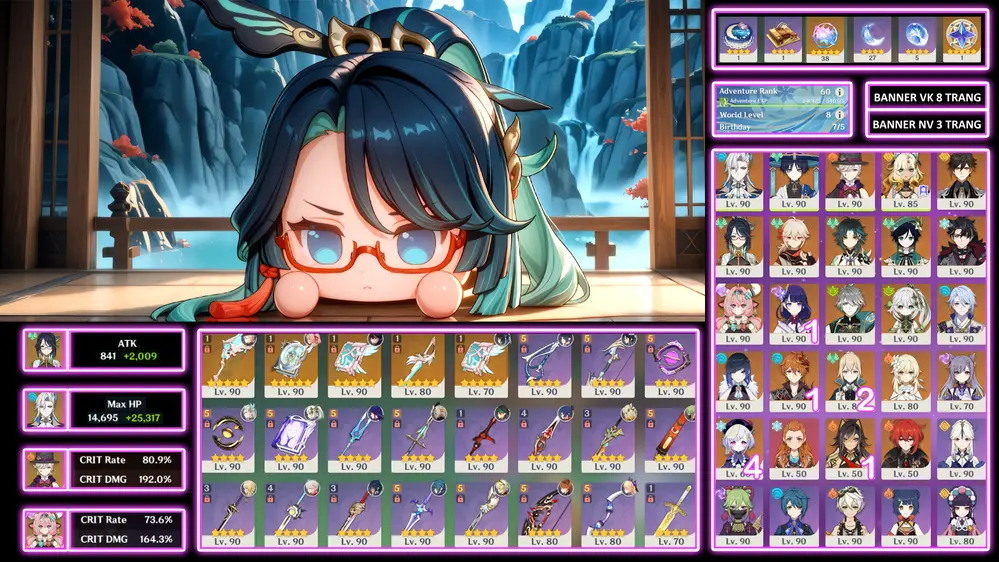Pick the Primogem item in the items row
This screenshot has width=999, height=562.
(x=961, y=38)
